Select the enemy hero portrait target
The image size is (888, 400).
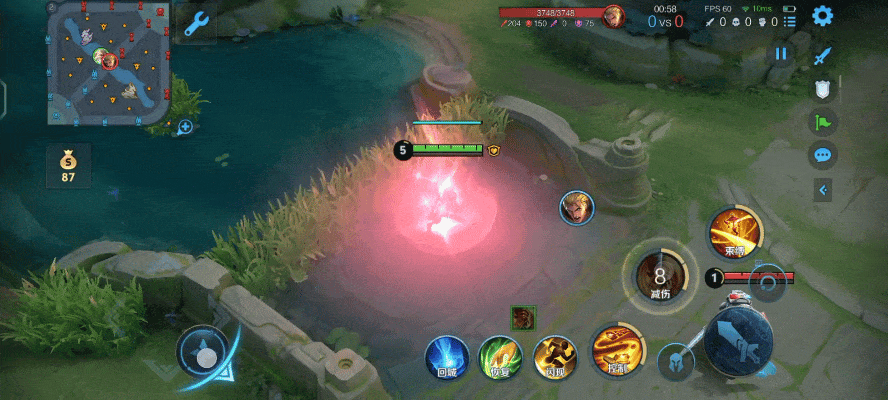[x=577, y=207]
